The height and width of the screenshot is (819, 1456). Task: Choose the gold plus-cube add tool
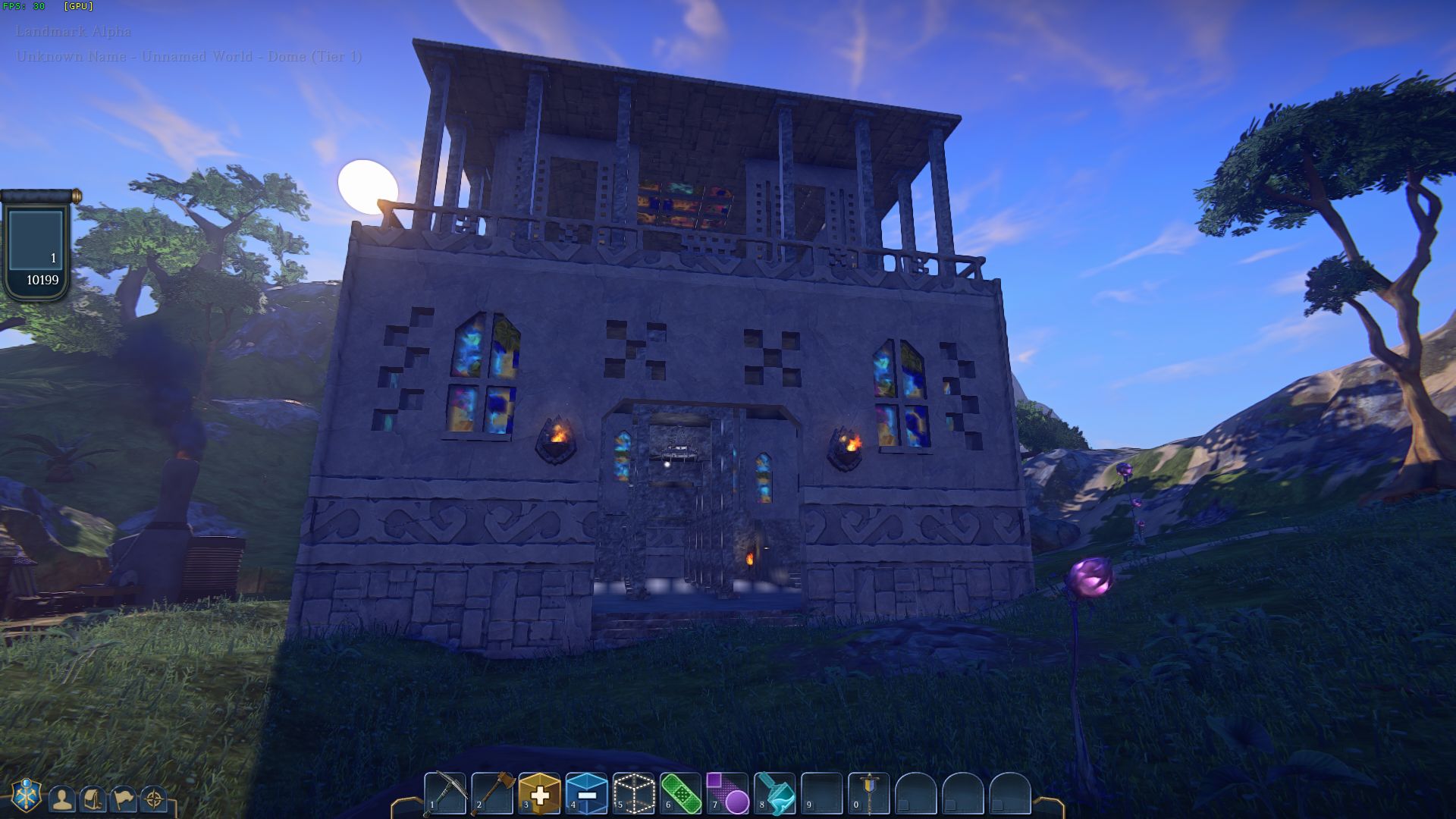tap(540, 793)
